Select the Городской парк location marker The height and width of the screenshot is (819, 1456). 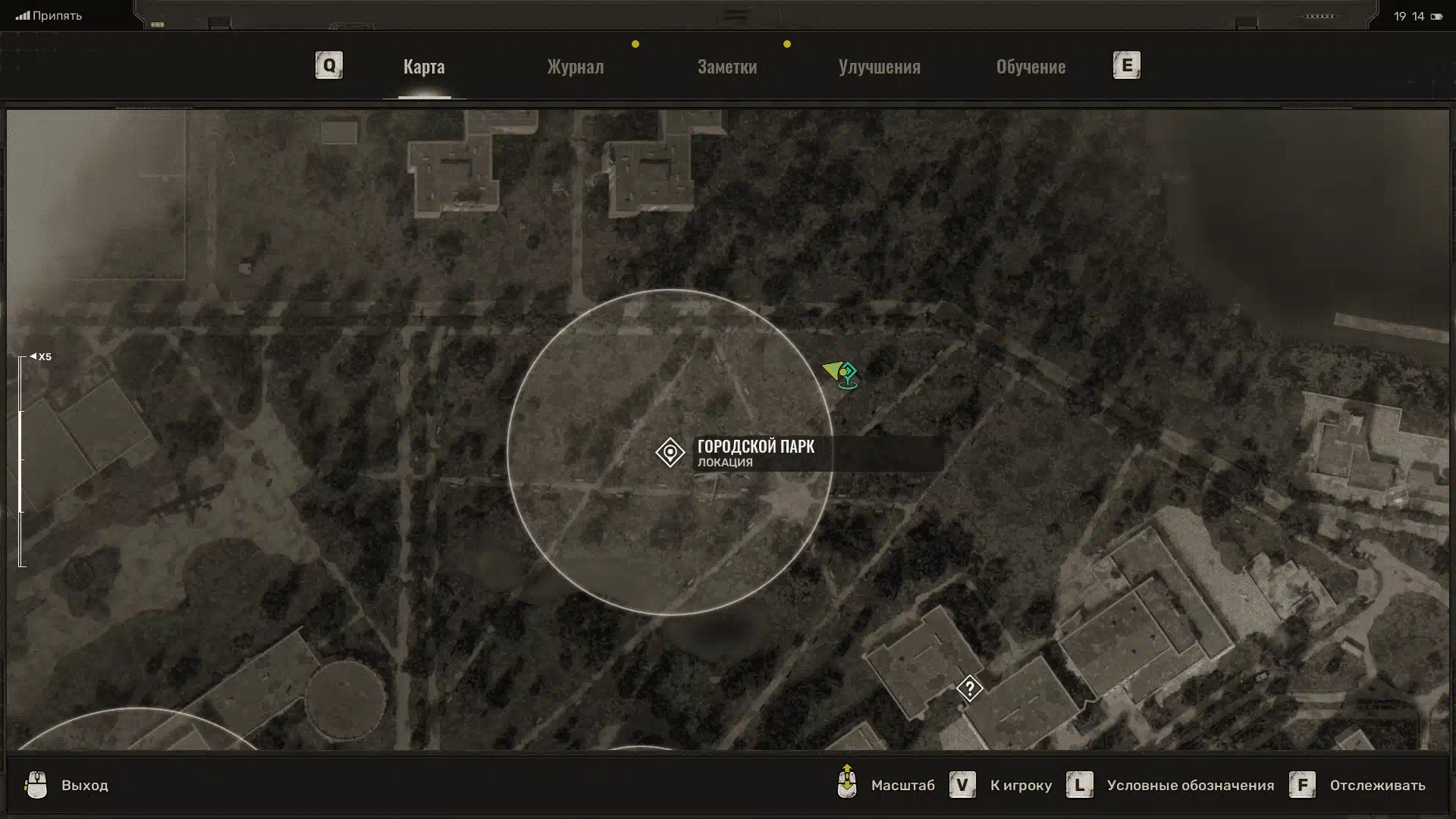[x=670, y=453]
